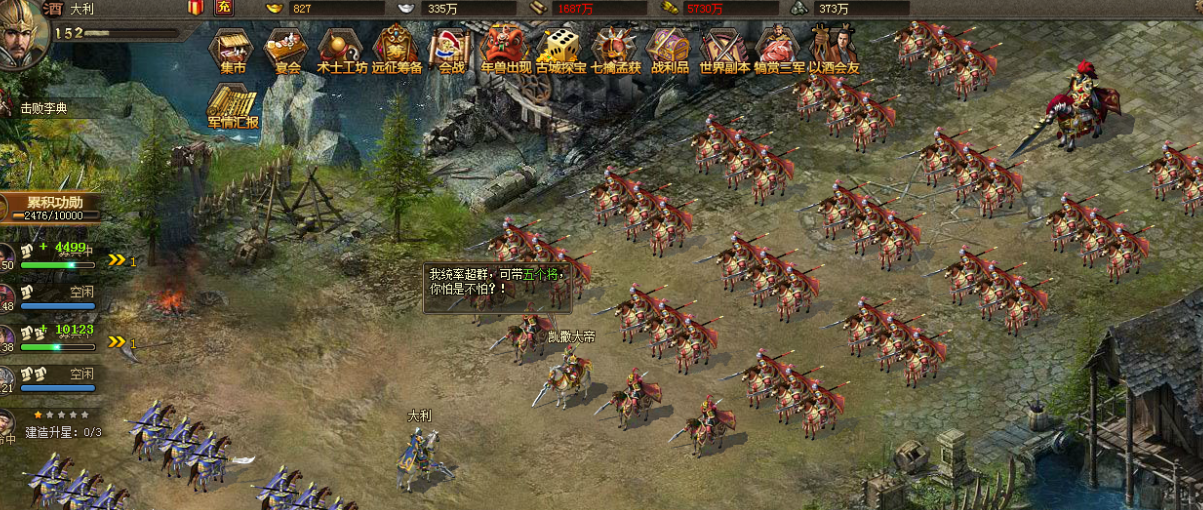The image size is (1203, 510).
Task: Open the 军情汇报 military report
Action: [232, 105]
